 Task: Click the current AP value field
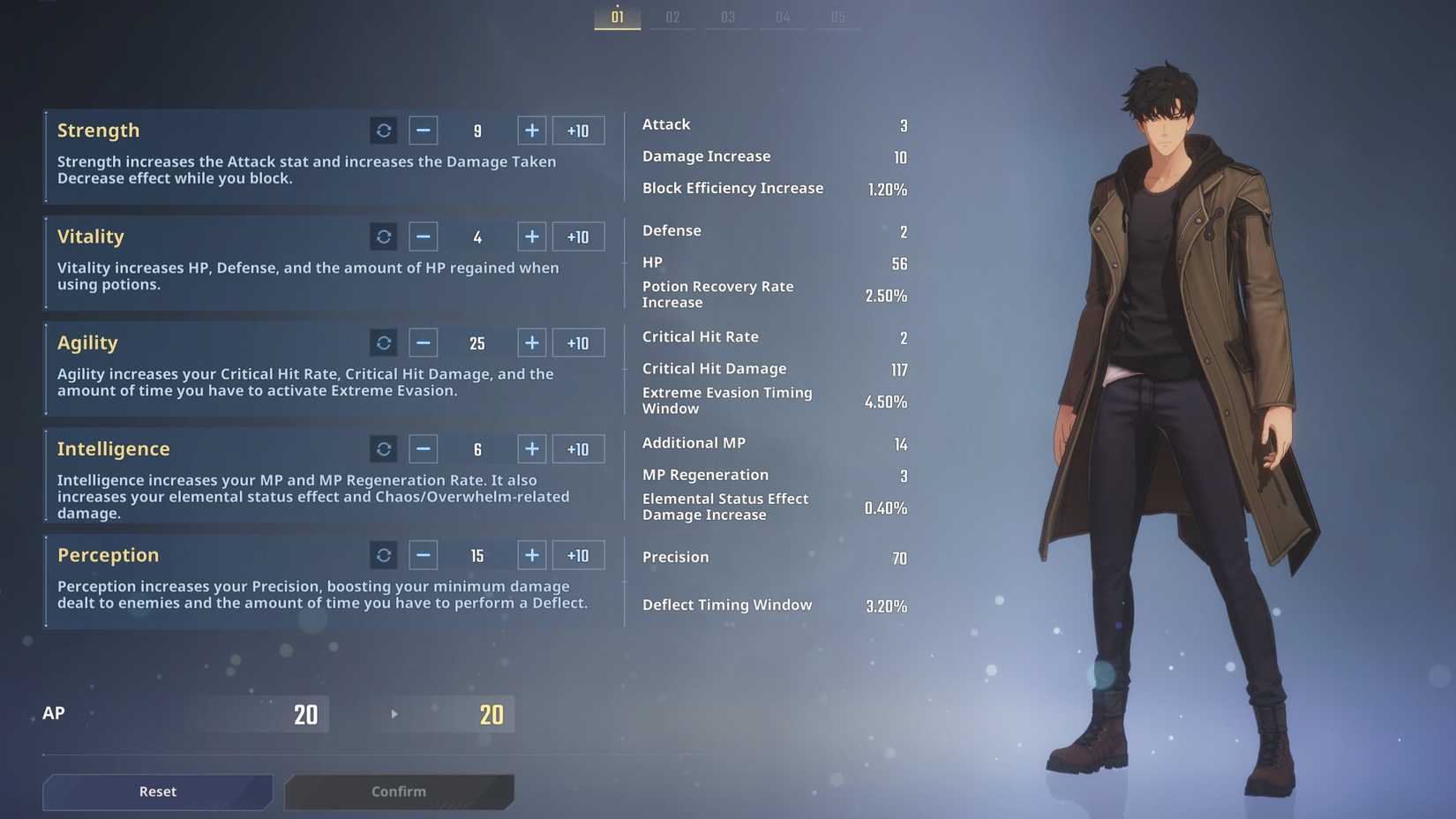point(306,714)
